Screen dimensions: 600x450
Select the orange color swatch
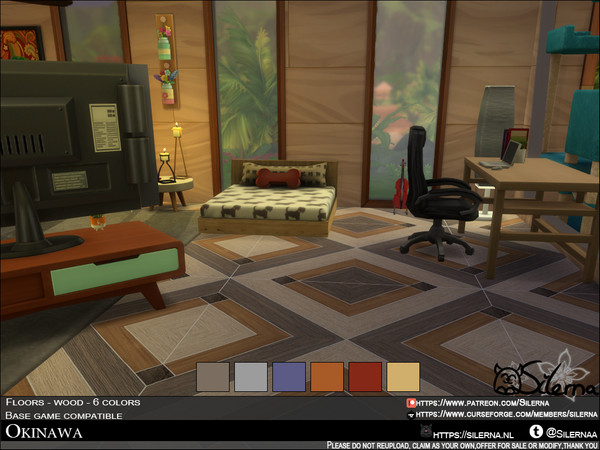(328, 377)
